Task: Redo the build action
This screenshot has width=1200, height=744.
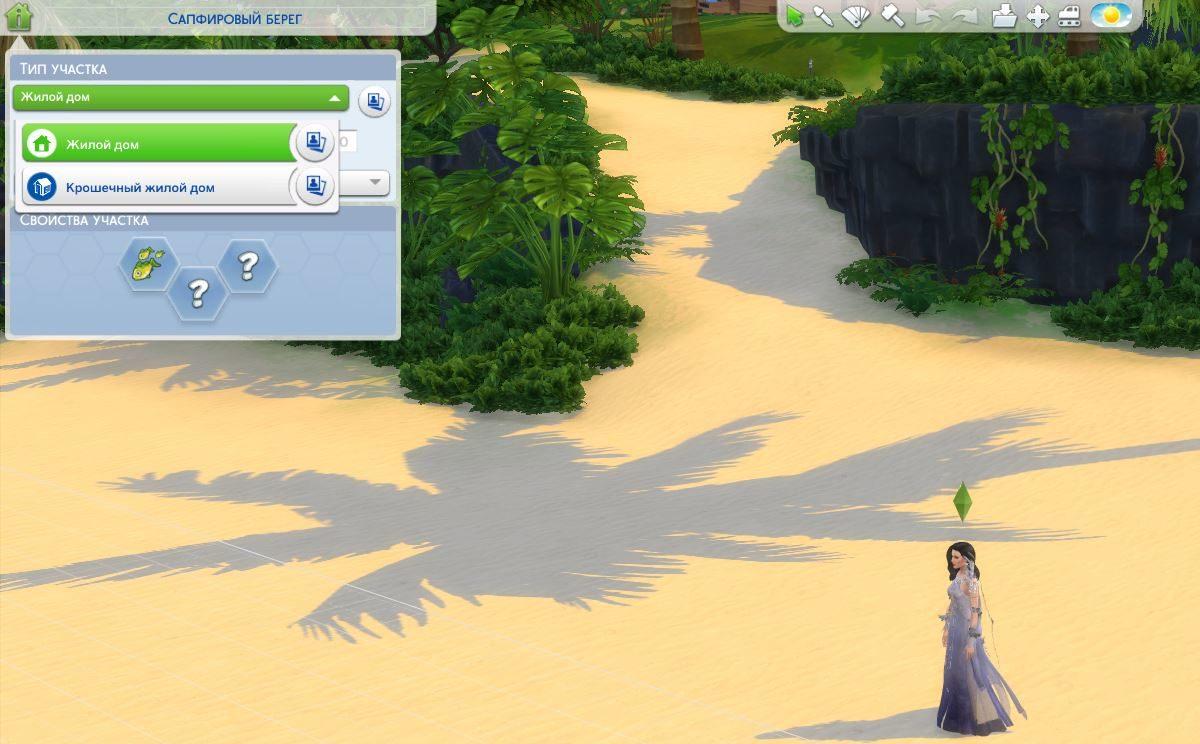Action: click(965, 16)
